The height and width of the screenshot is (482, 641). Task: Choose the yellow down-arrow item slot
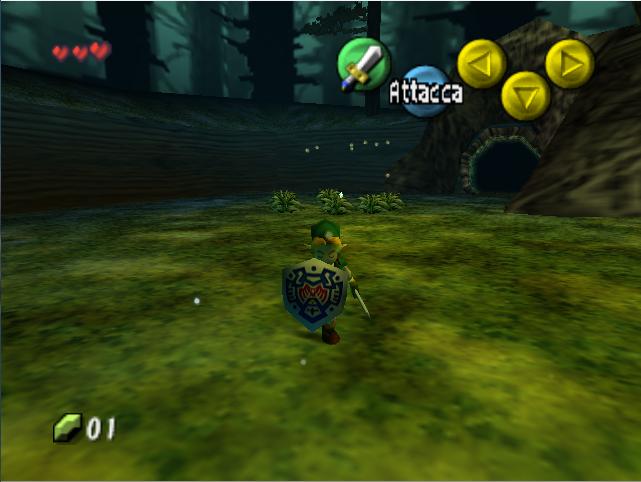click(x=525, y=96)
